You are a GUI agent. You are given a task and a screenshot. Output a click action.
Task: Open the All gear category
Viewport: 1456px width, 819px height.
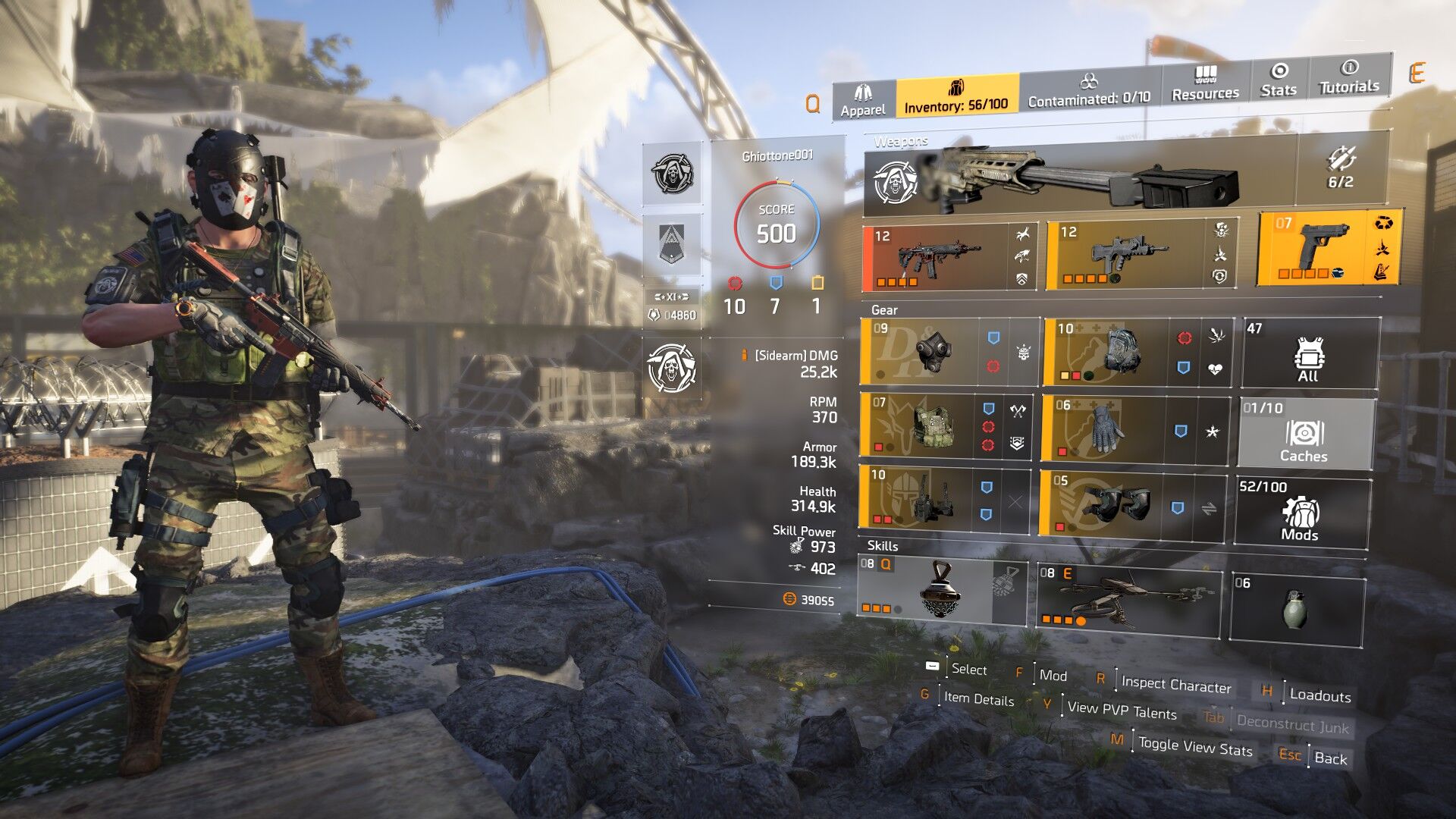[1308, 355]
